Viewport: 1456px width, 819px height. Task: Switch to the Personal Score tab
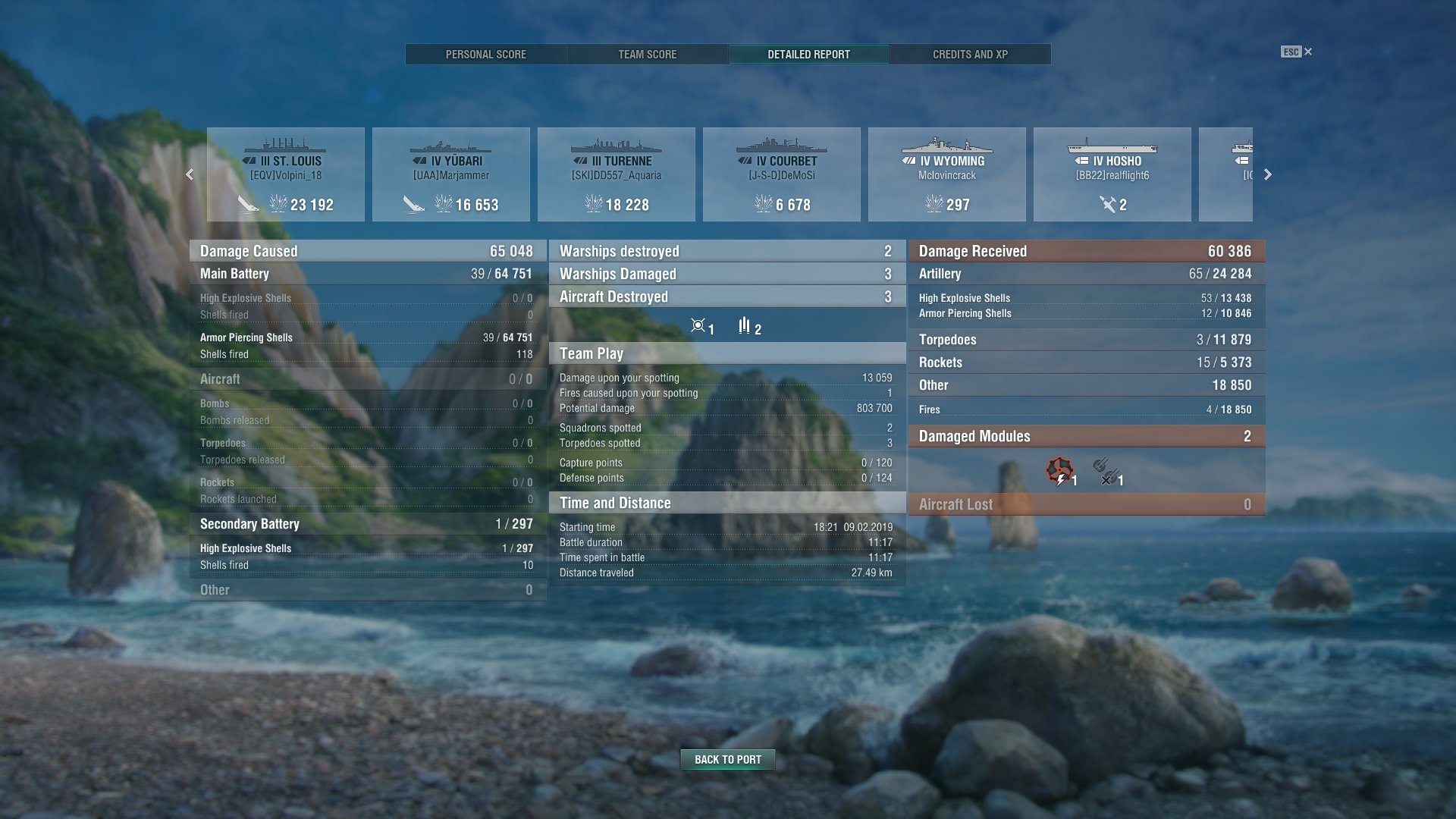(x=485, y=55)
